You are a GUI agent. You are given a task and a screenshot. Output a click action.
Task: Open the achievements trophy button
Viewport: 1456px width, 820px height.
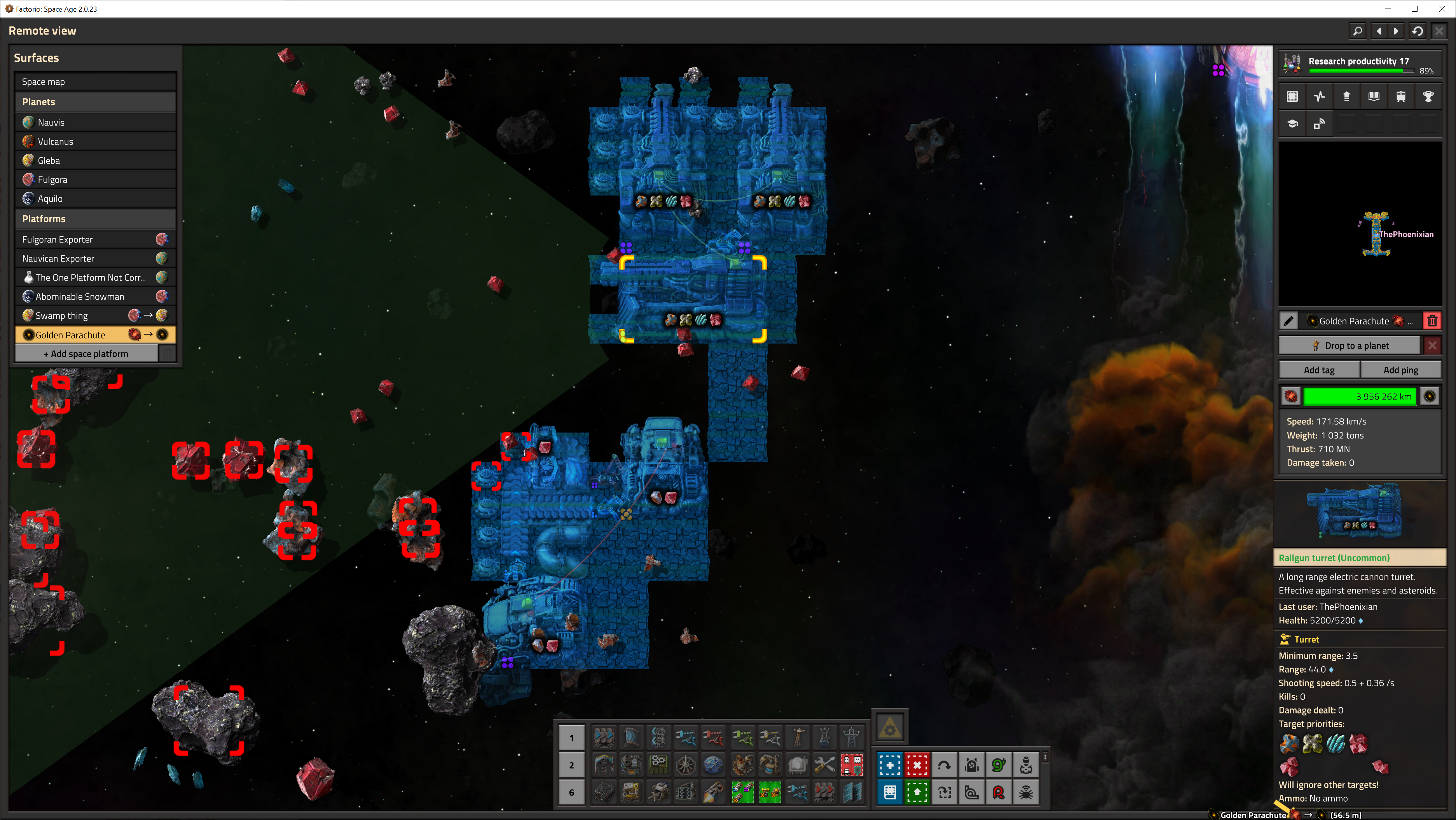(1428, 97)
